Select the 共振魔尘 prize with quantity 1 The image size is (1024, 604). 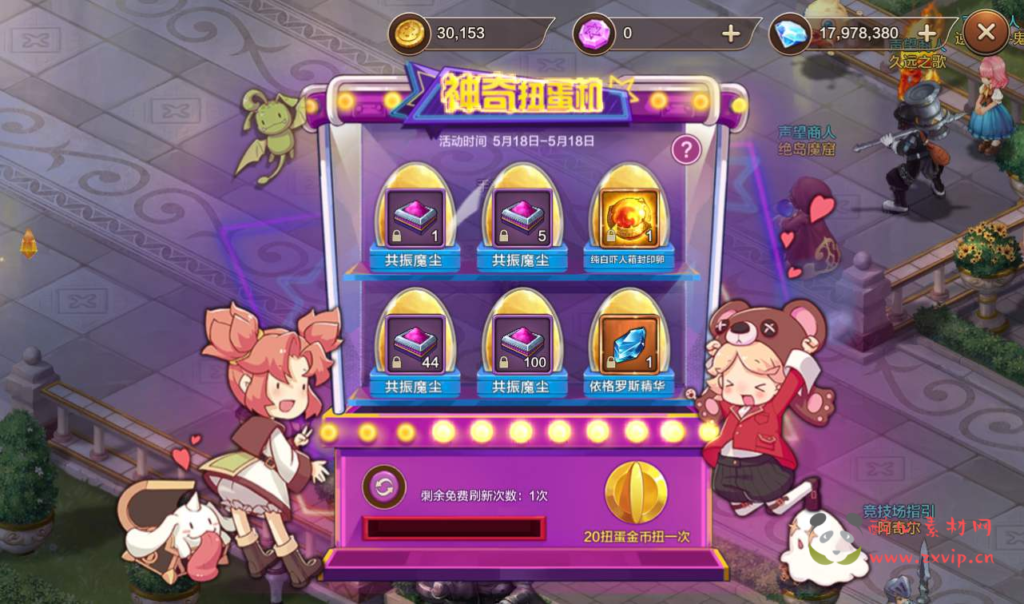point(414,219)
